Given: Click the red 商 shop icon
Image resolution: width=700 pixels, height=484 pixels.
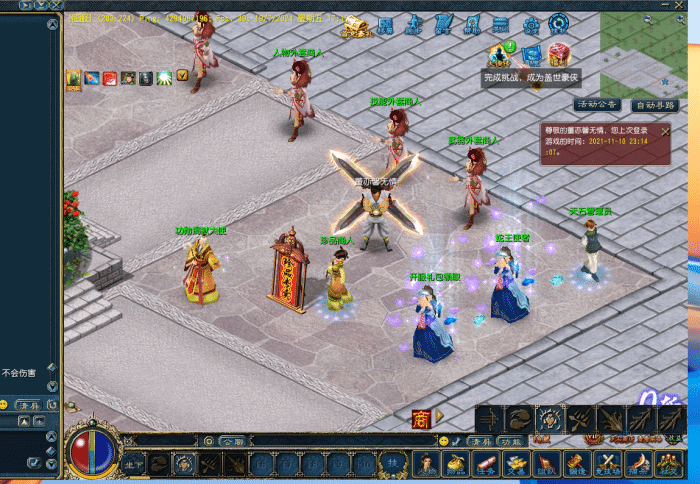Looking at the screenshot, I should pos(421,416).
